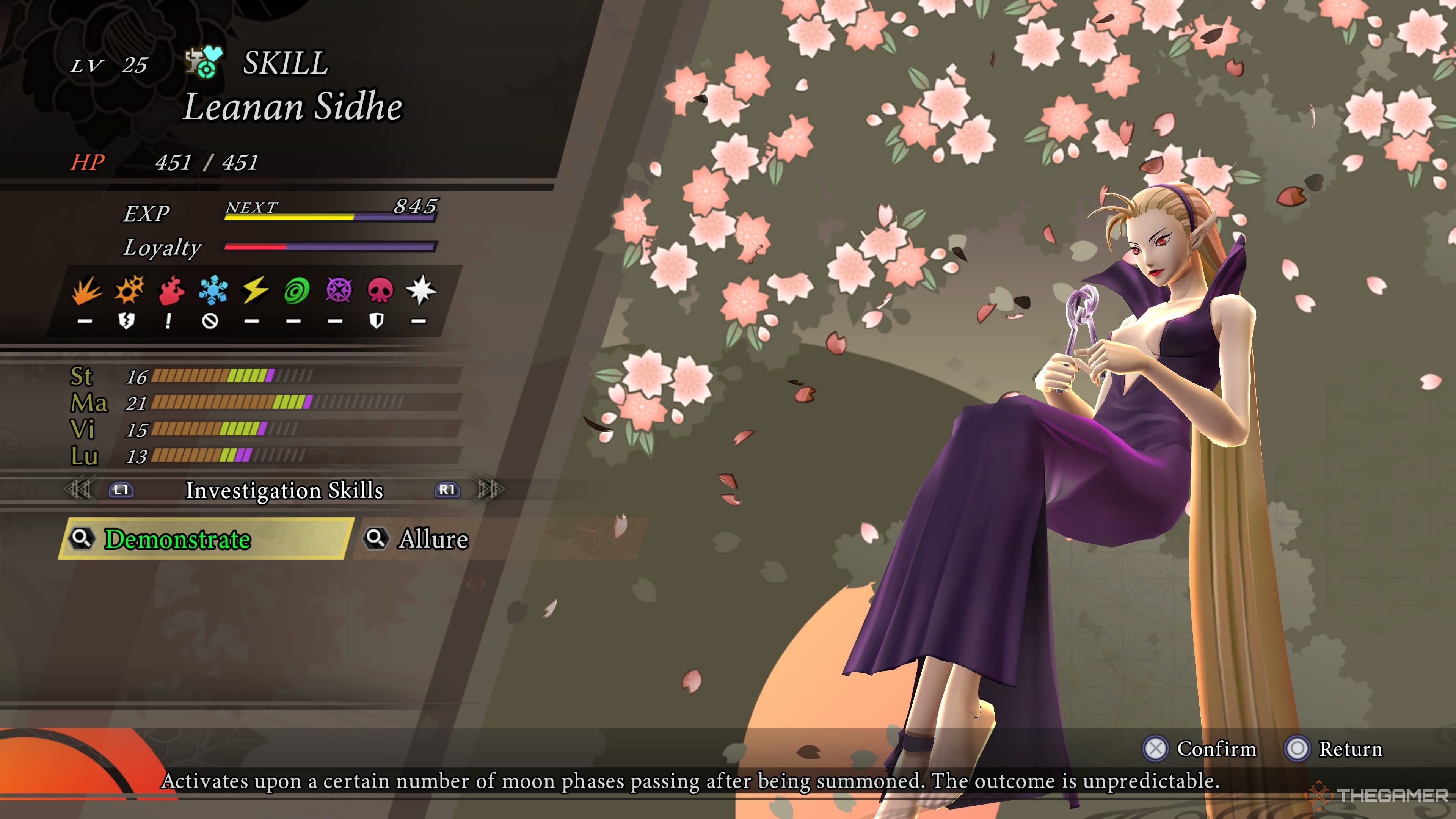The width and height of the screenshot is (1456, 819).
Task: Inspect the pink skull death affinity icon
Action: click(x=379, y=290)
